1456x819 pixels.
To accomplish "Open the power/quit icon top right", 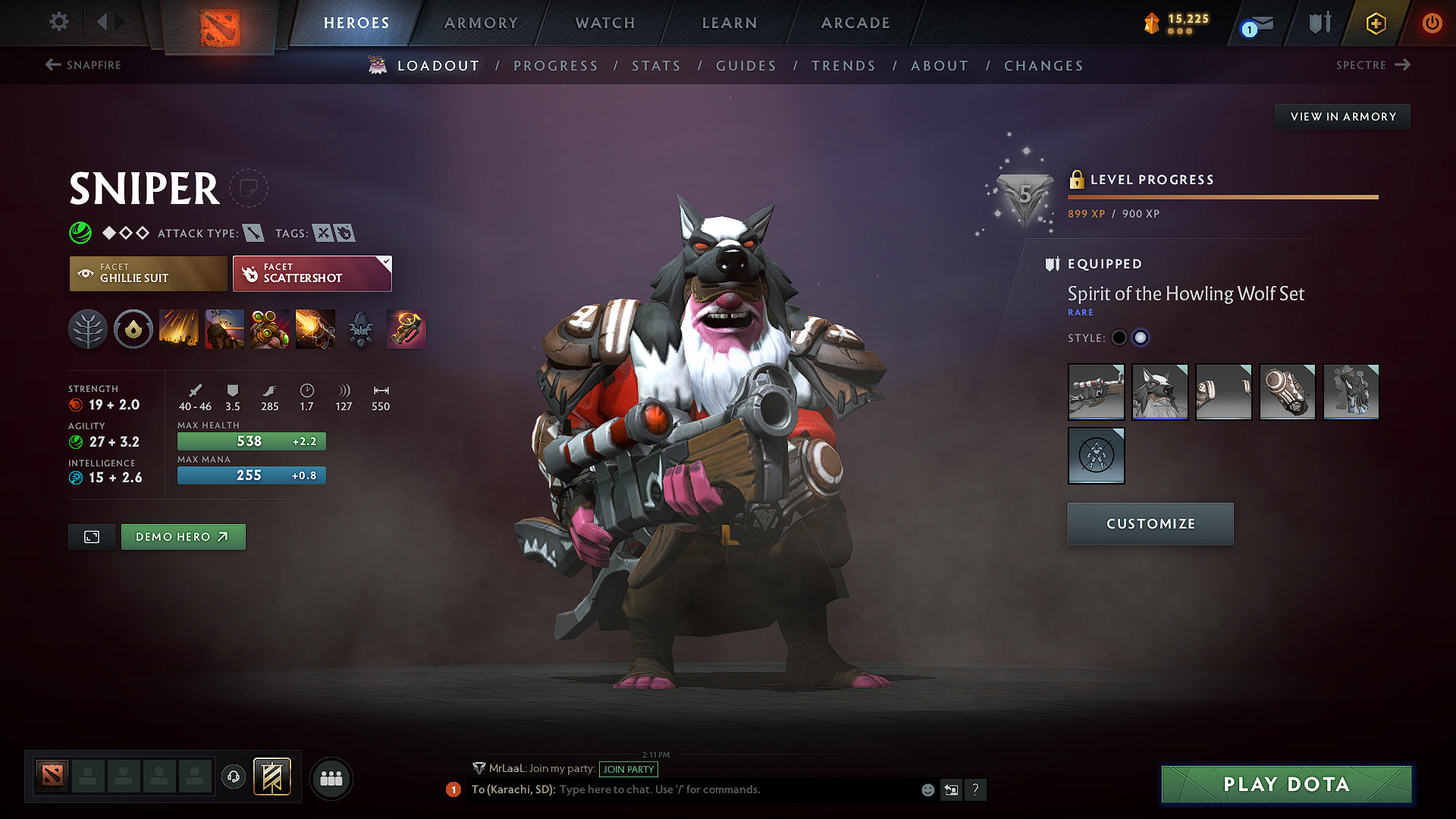I will pos(1432,23).
